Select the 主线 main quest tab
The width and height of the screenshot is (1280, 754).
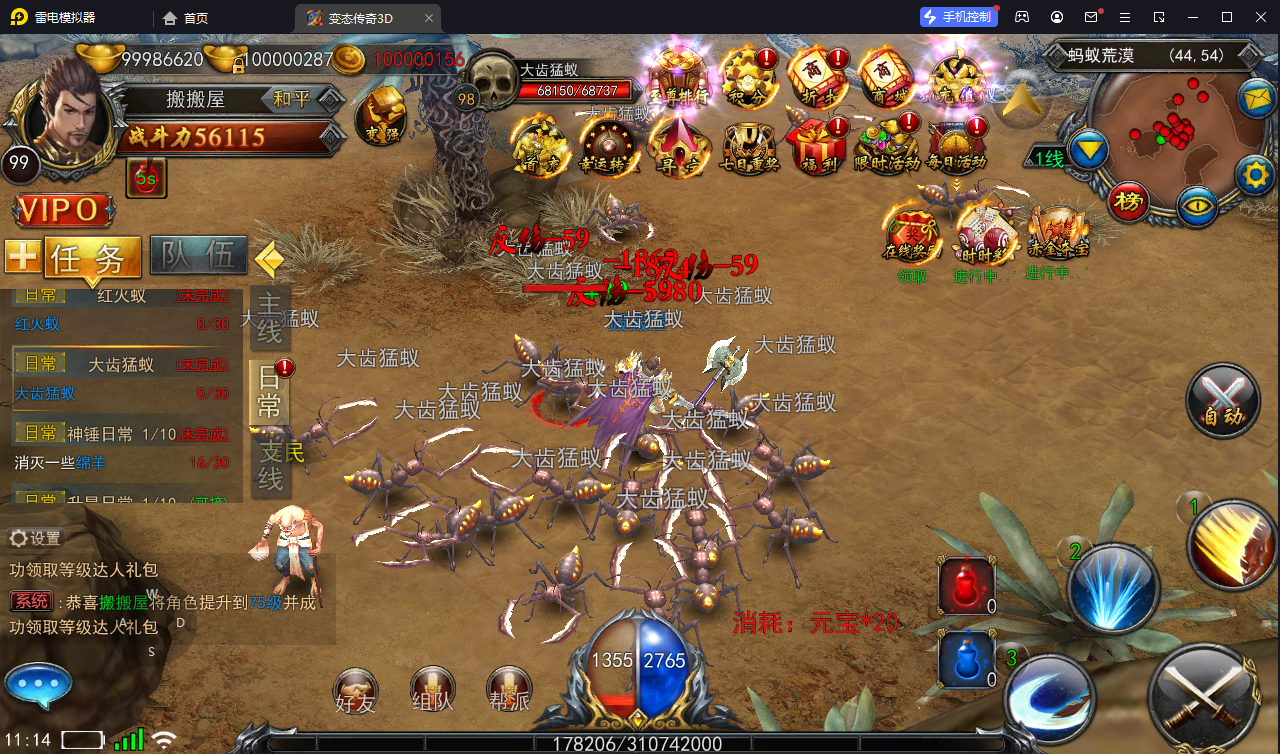(x=271, y=315)
